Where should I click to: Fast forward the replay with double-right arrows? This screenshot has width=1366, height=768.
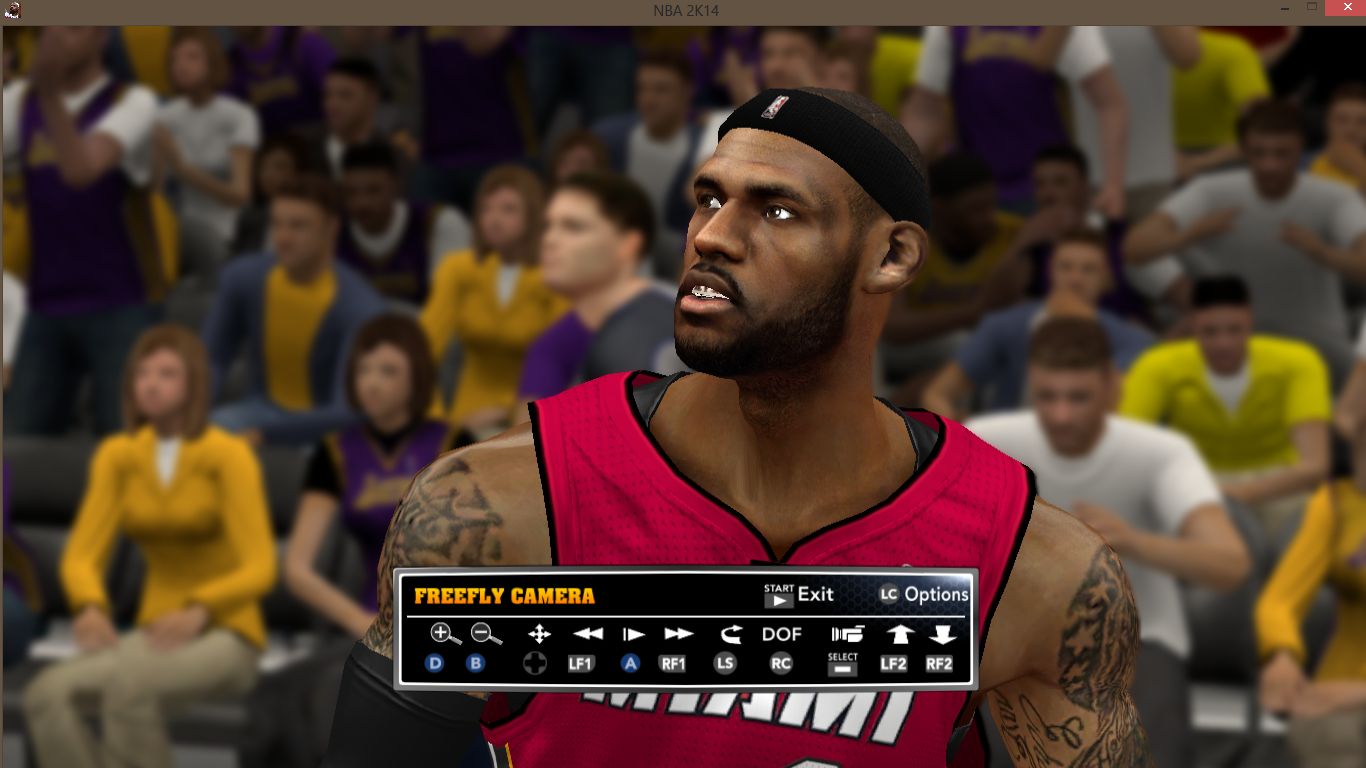pyautogui.click(x=678, y=633)
